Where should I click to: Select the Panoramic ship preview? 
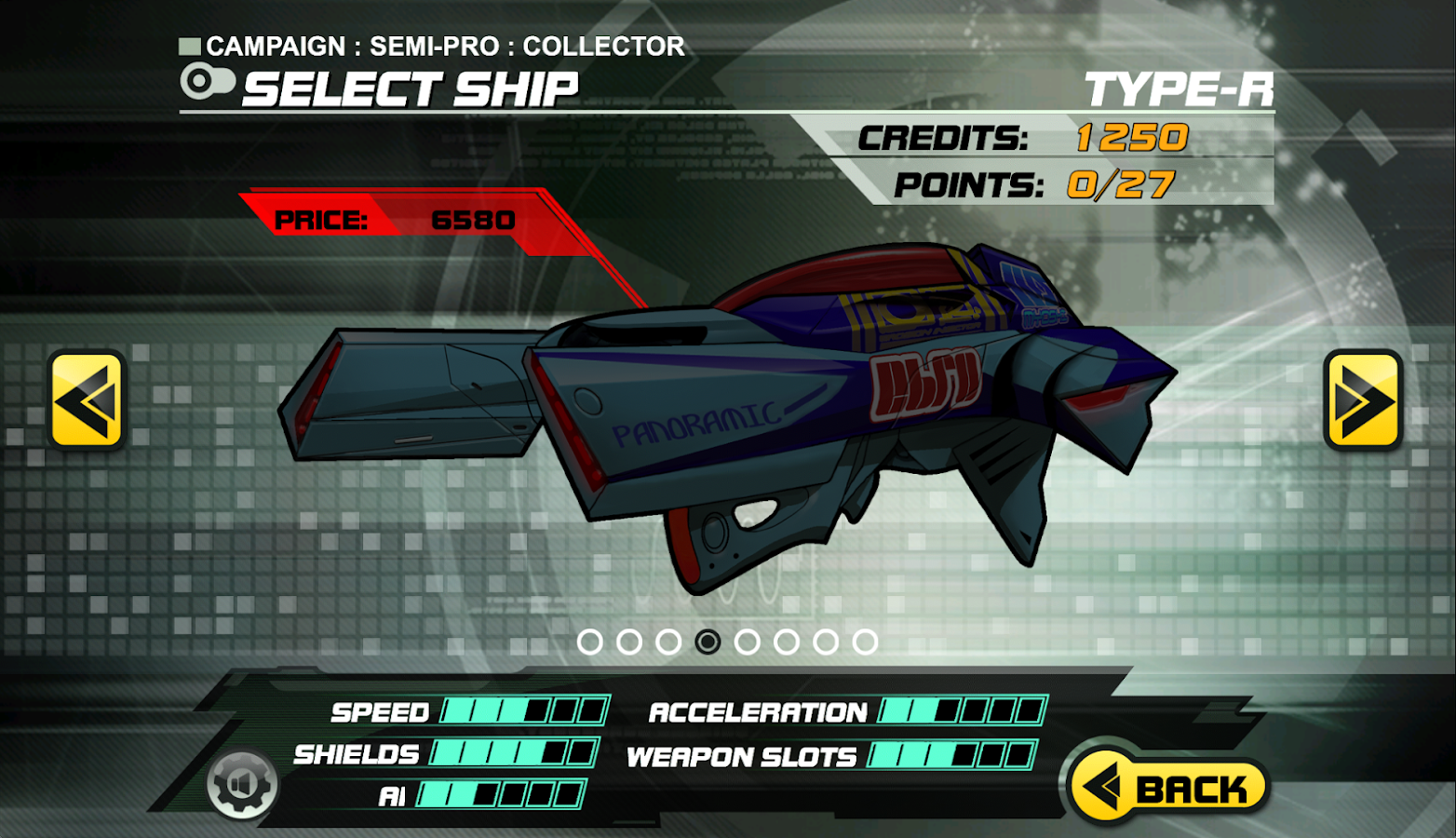[726, 410]
